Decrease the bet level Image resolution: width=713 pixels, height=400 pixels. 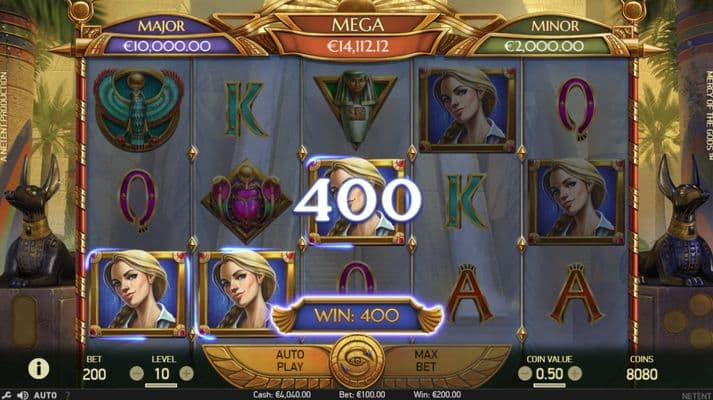point(136,373)
